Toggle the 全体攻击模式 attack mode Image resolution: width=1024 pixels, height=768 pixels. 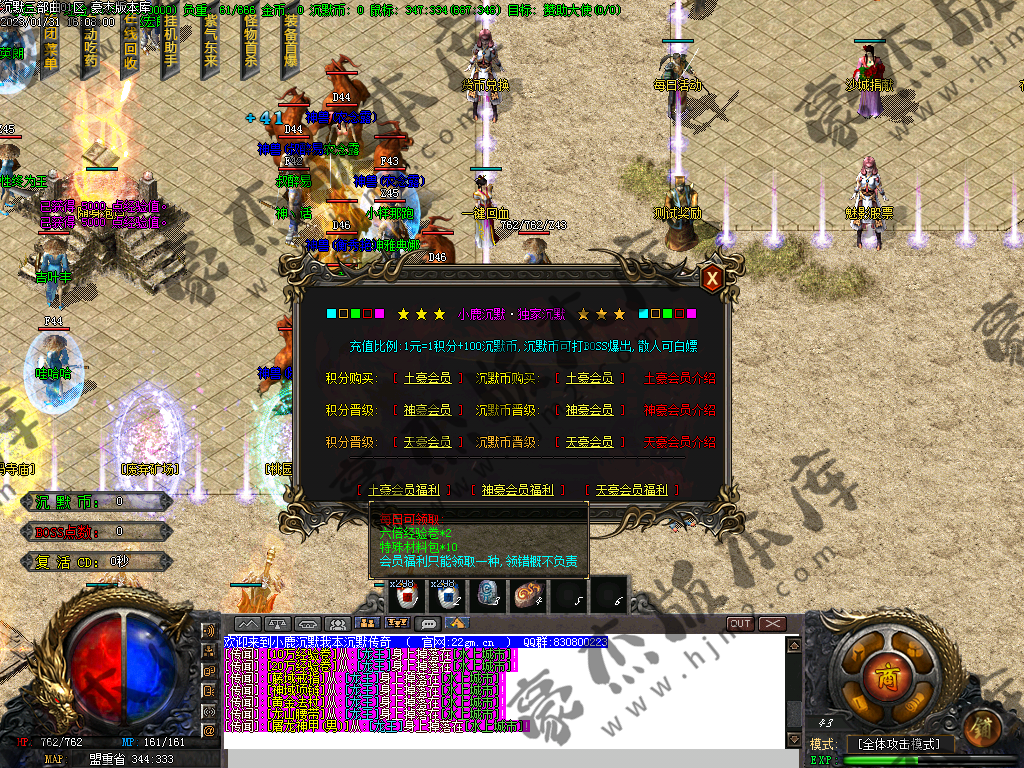click(x=899, y=745)
